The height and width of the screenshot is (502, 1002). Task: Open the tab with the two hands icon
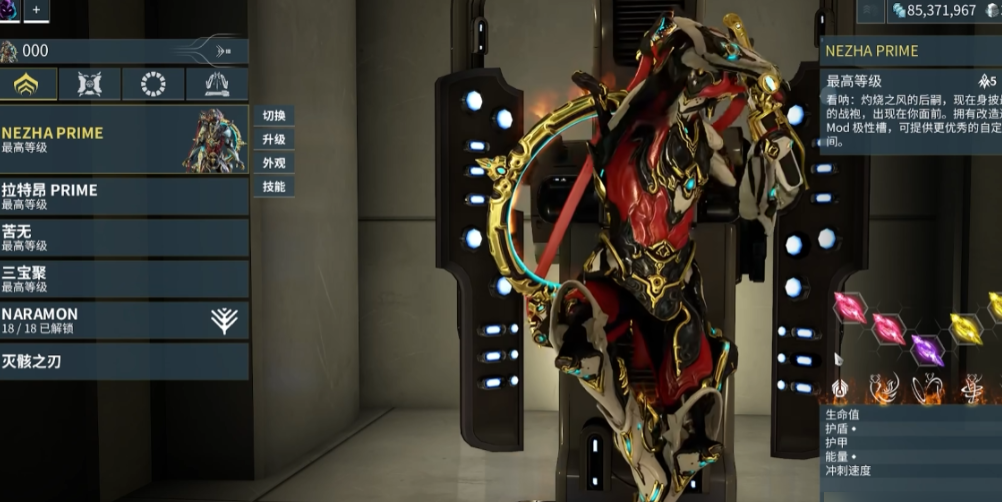(216, 85)
